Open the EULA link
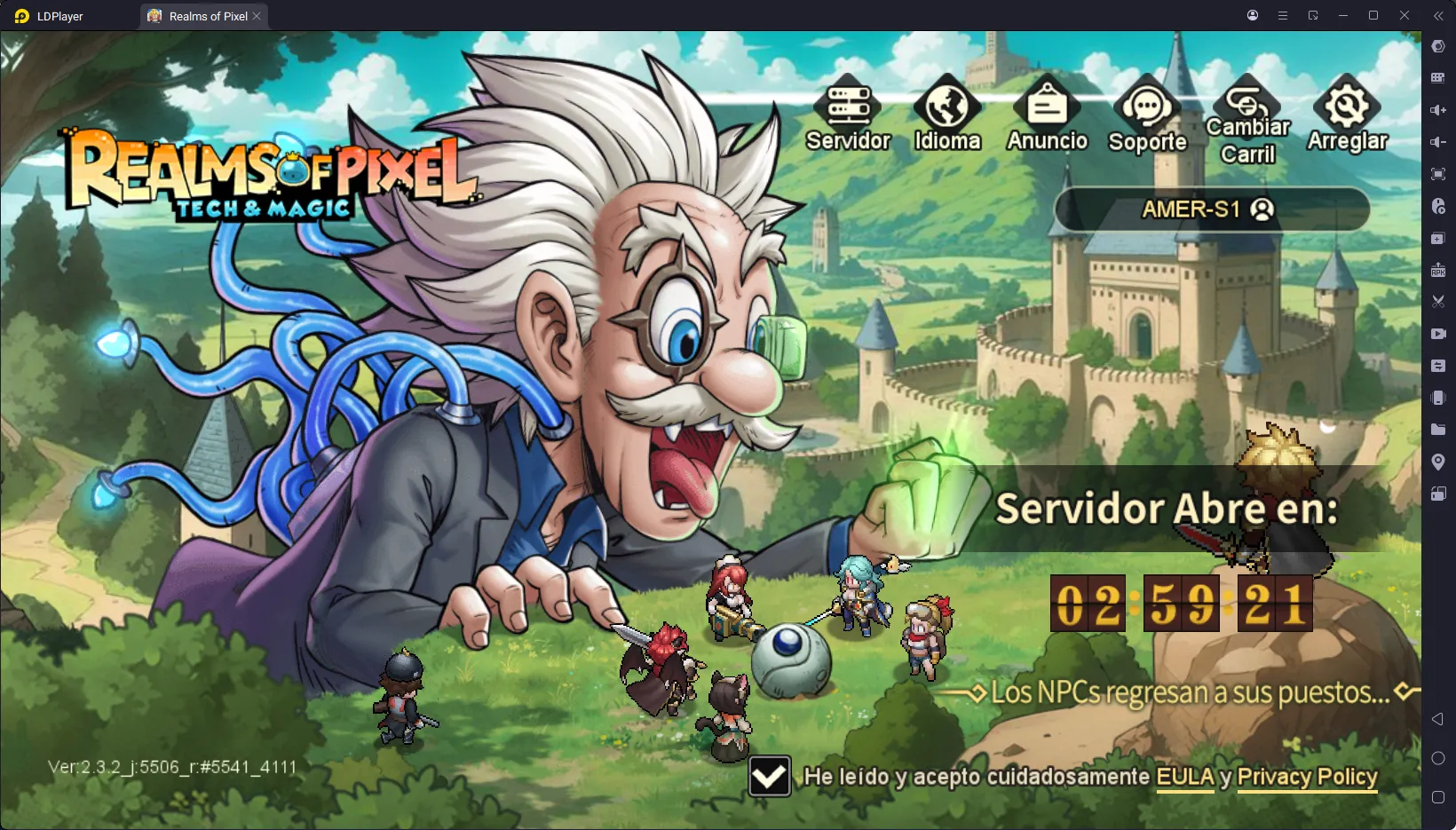The width and height of the screenshot is (1456, 830). (1187, 778)
